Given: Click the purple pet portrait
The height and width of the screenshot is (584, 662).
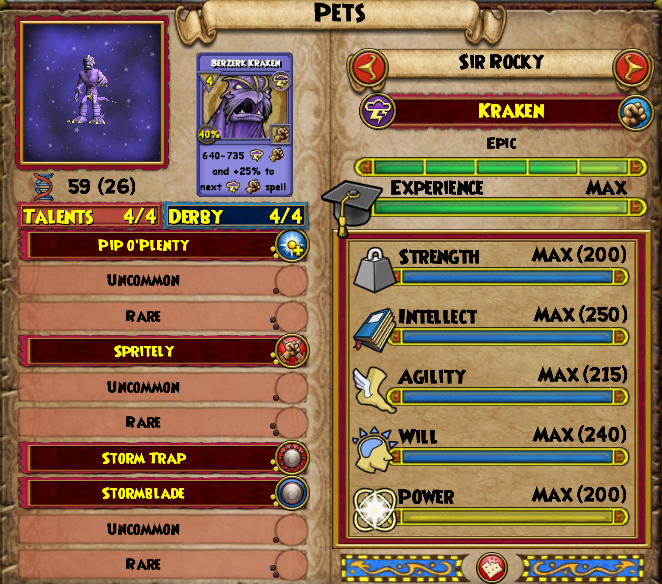Looking at the screenshot, I should (x=92, y=93).
